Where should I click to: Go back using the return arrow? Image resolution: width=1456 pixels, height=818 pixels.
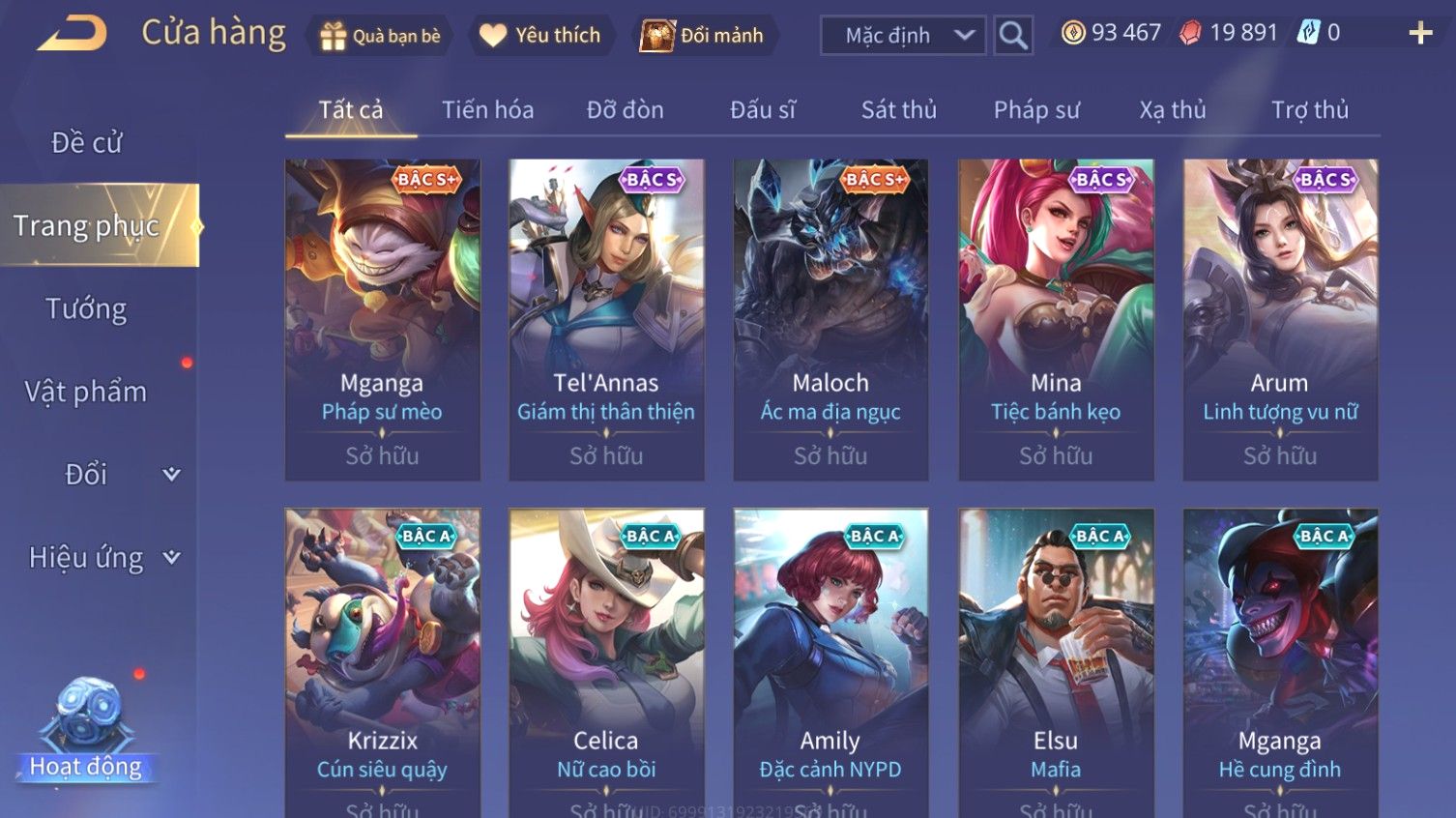72,34
